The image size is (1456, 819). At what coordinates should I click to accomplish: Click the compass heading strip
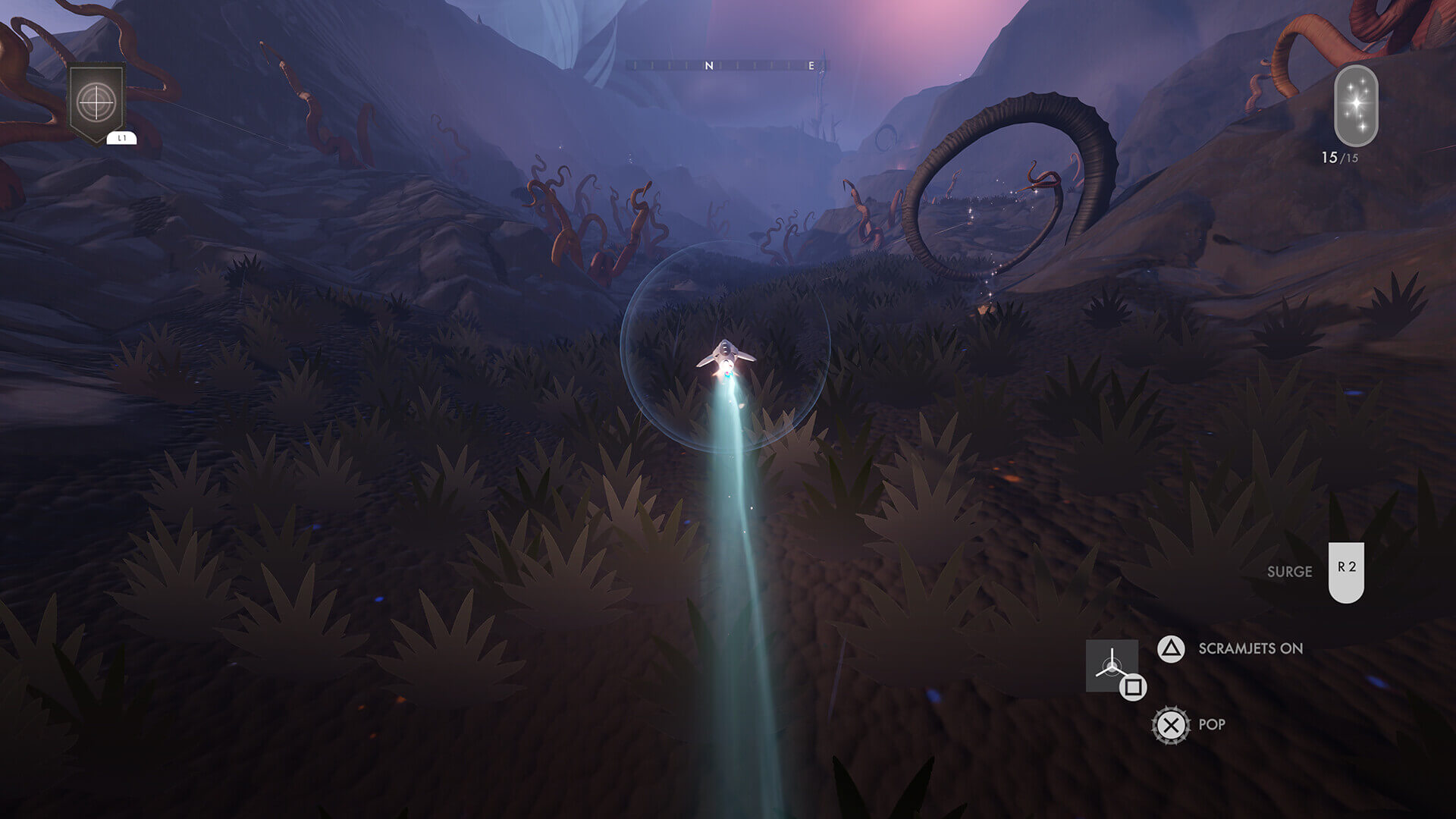727,66
